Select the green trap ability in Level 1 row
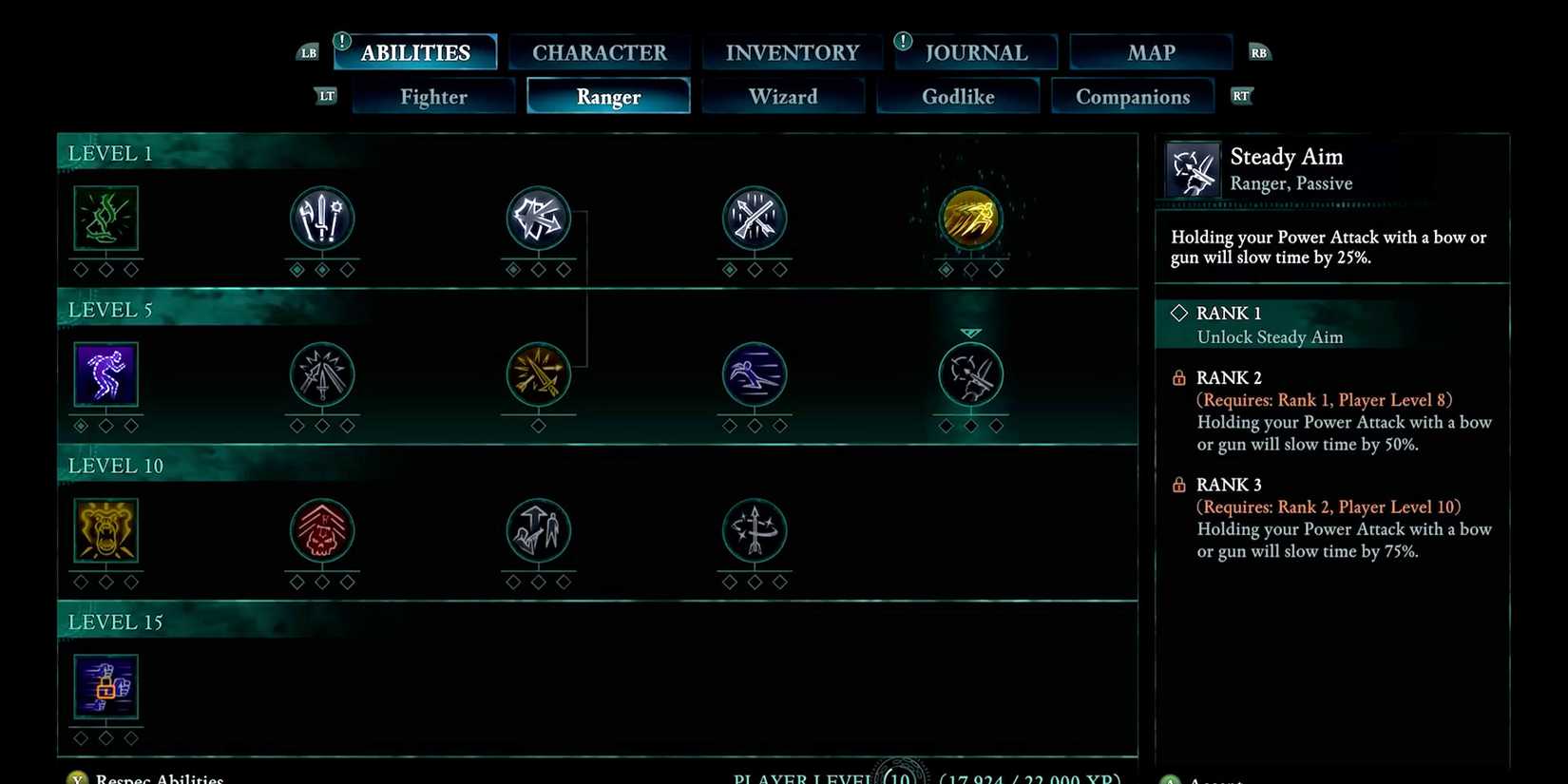 click(x=105, y=219)
